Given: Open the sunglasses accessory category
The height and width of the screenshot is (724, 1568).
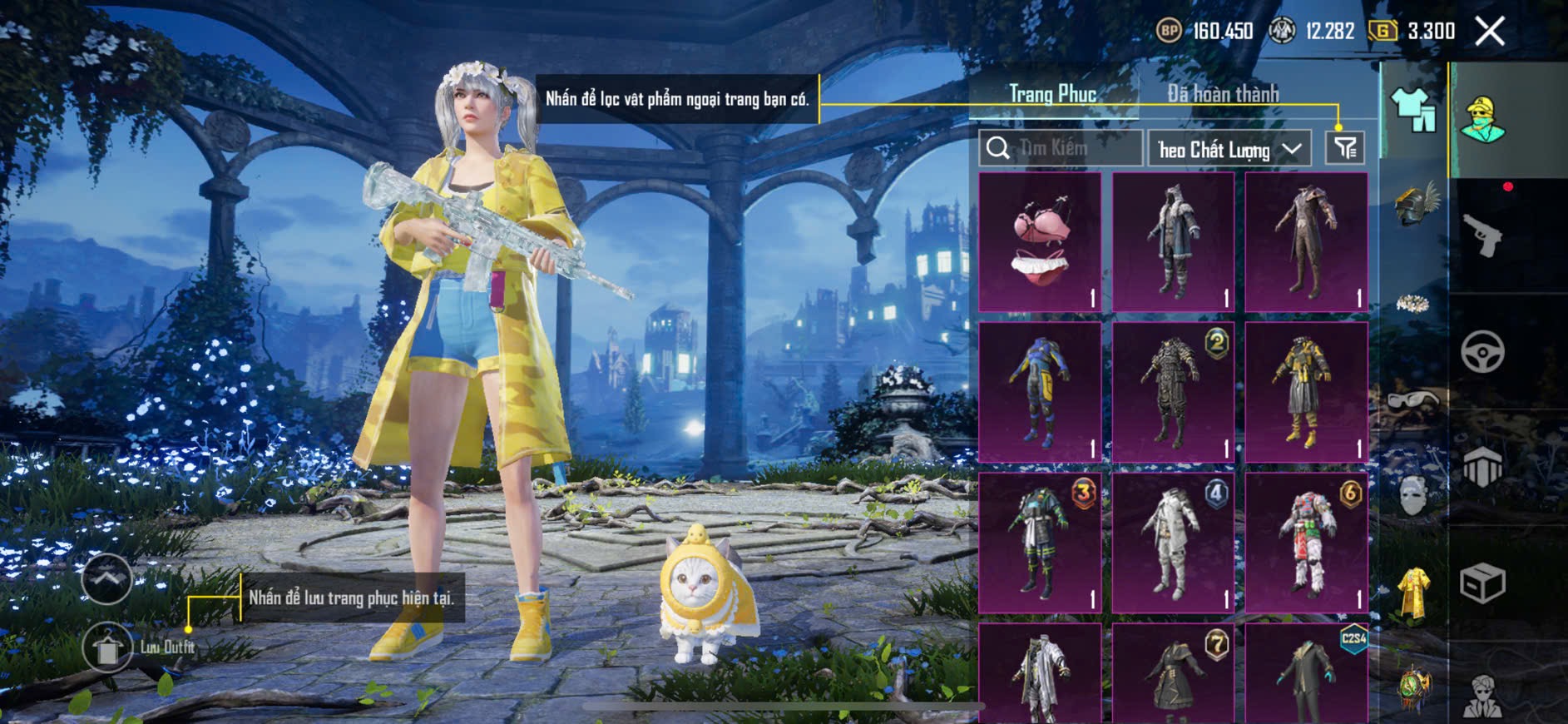Looking at the screenshot, I should [1413, 401].
